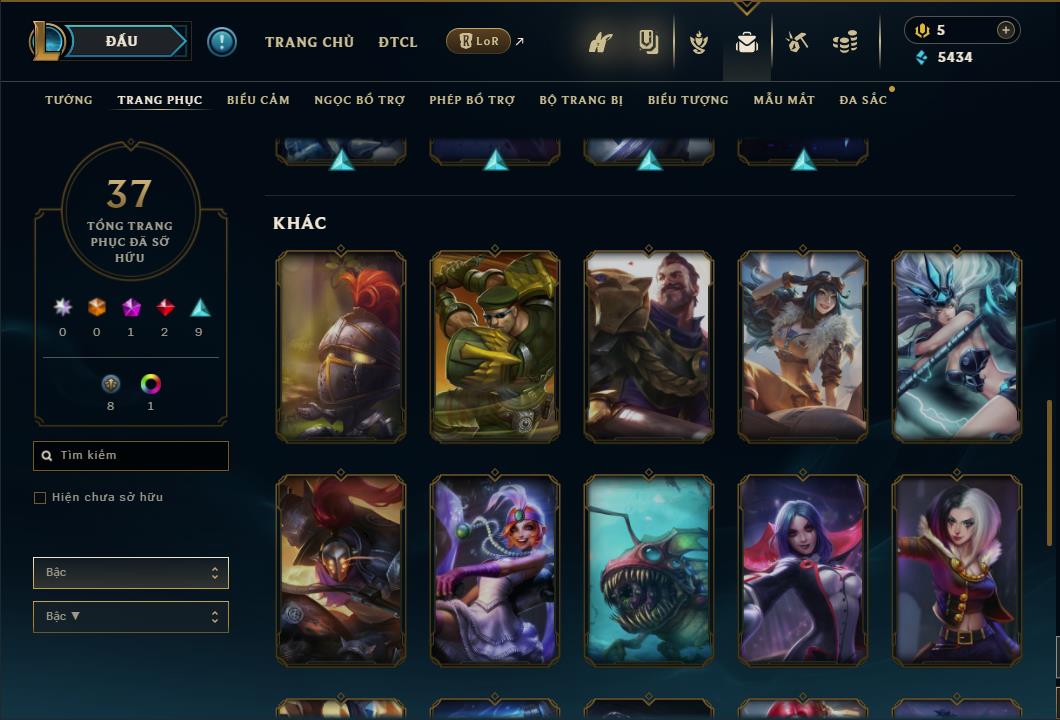Image resolution: width=1060 pixels, height=720 pixels.
Task: Select the MẪU MẮT tab
Action: (x=784, y=100)
